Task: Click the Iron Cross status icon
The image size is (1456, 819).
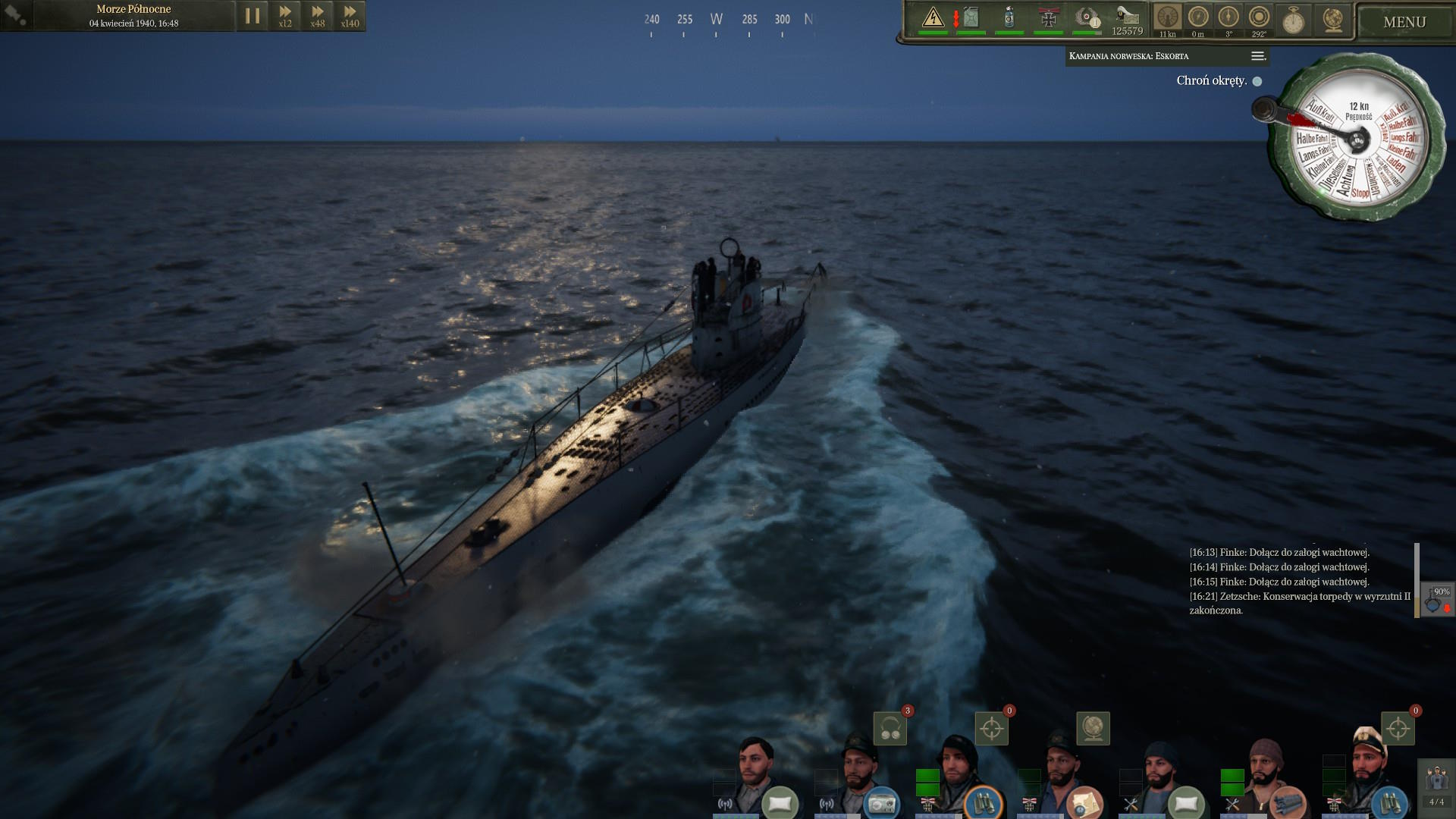Action: click(1048, 17)
